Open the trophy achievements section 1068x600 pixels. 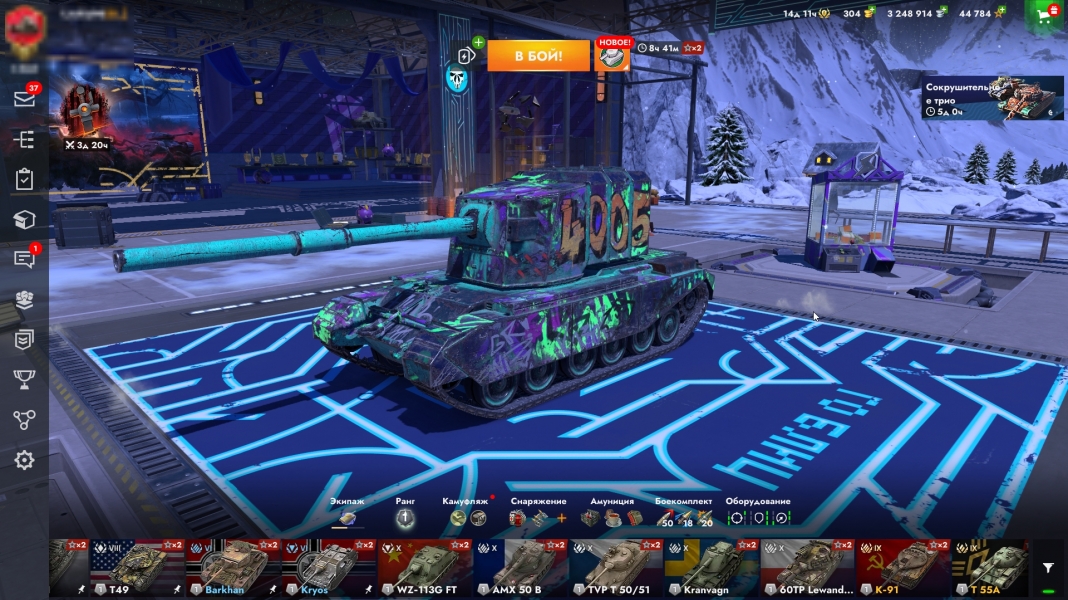(24, 379)
